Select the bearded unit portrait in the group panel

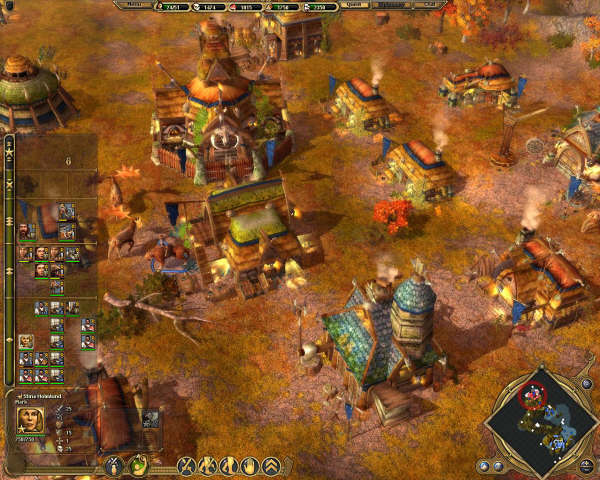tap(25, 231)
